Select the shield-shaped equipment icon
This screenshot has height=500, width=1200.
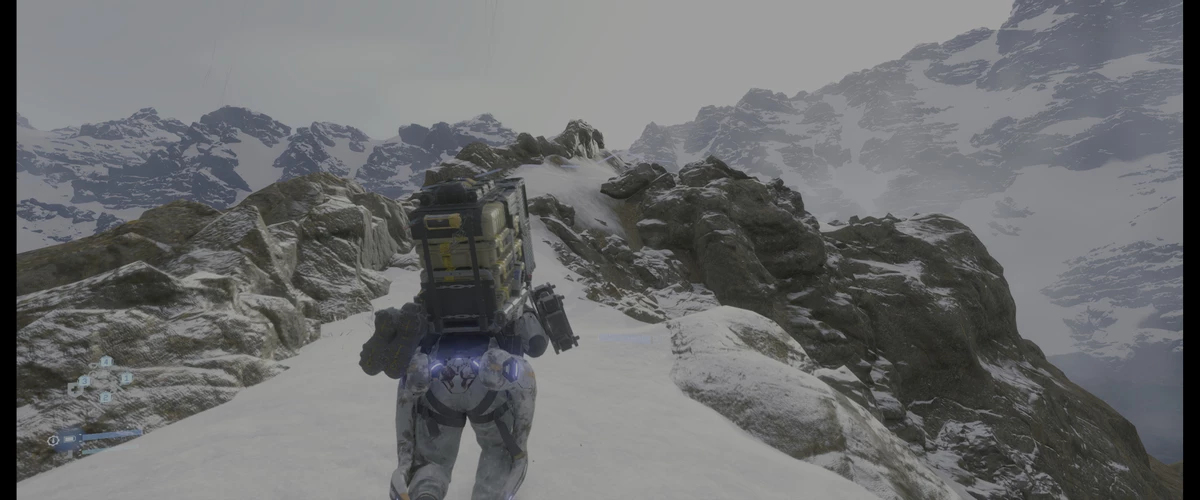(x=74, y=388)
